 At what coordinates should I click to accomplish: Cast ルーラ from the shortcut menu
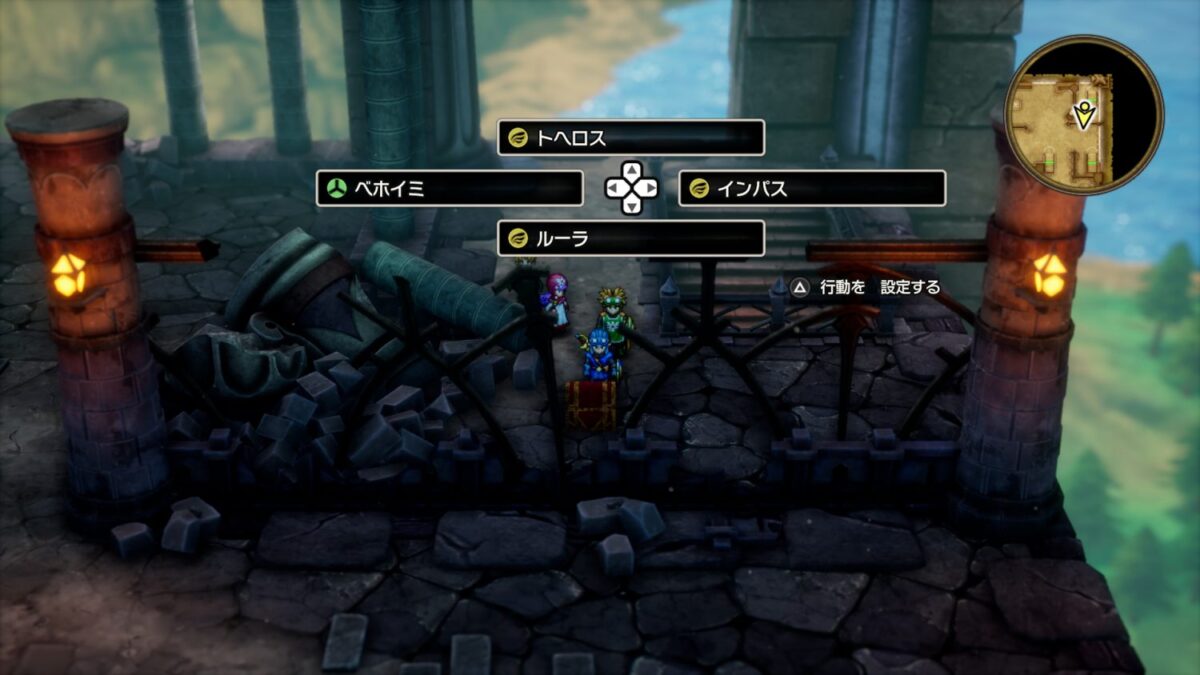[630, 238]
